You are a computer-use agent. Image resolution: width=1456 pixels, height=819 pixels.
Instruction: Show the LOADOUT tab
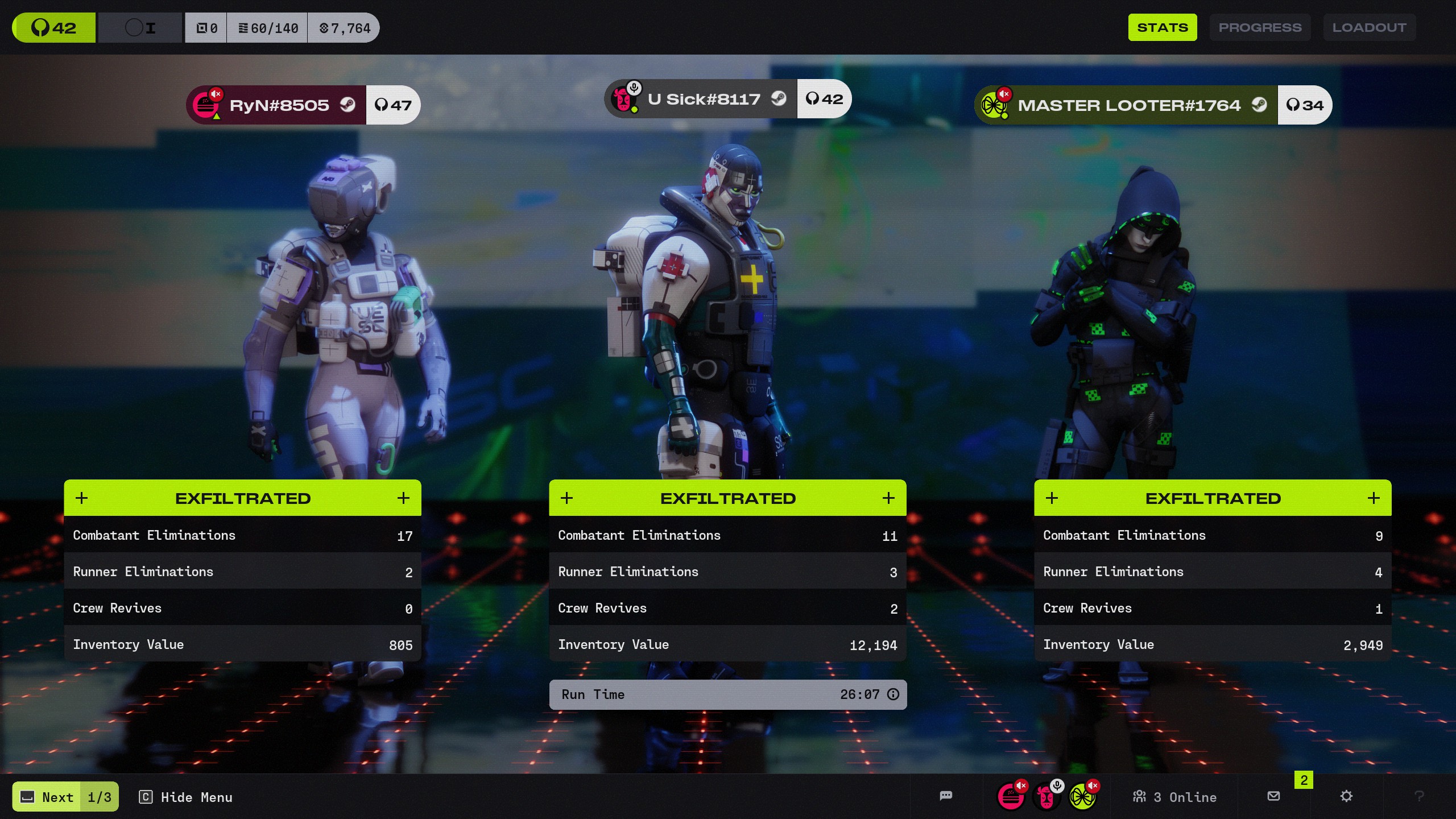(x=1369, y=27)
